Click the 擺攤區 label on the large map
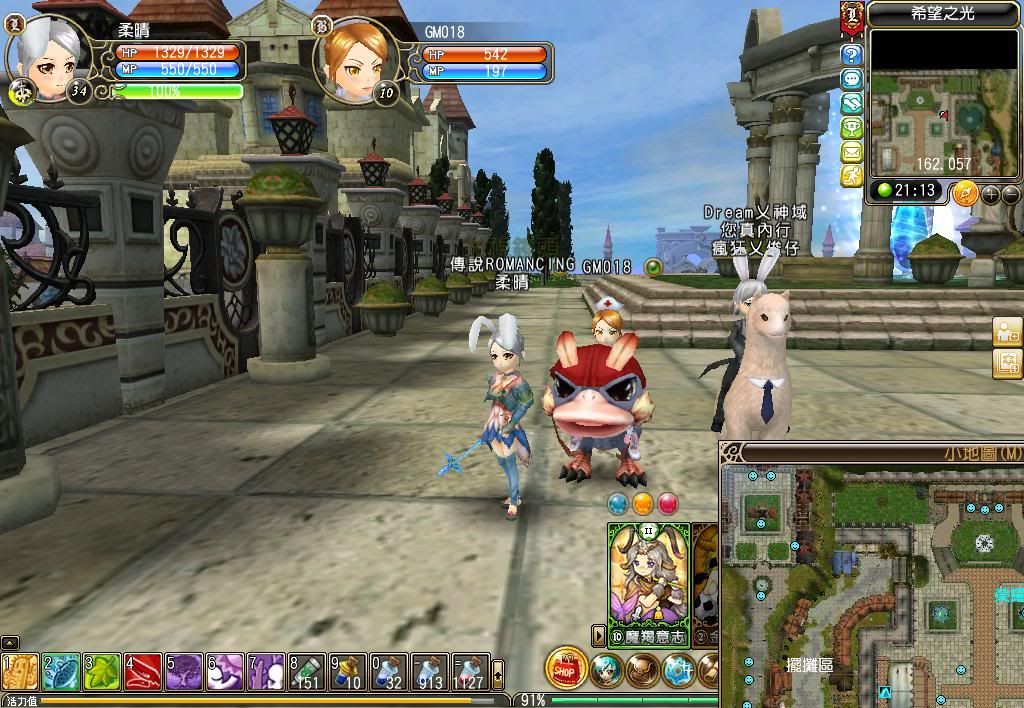Image resolution: width=1024 pixels, height=708 pixels. [x=809, y=665]
